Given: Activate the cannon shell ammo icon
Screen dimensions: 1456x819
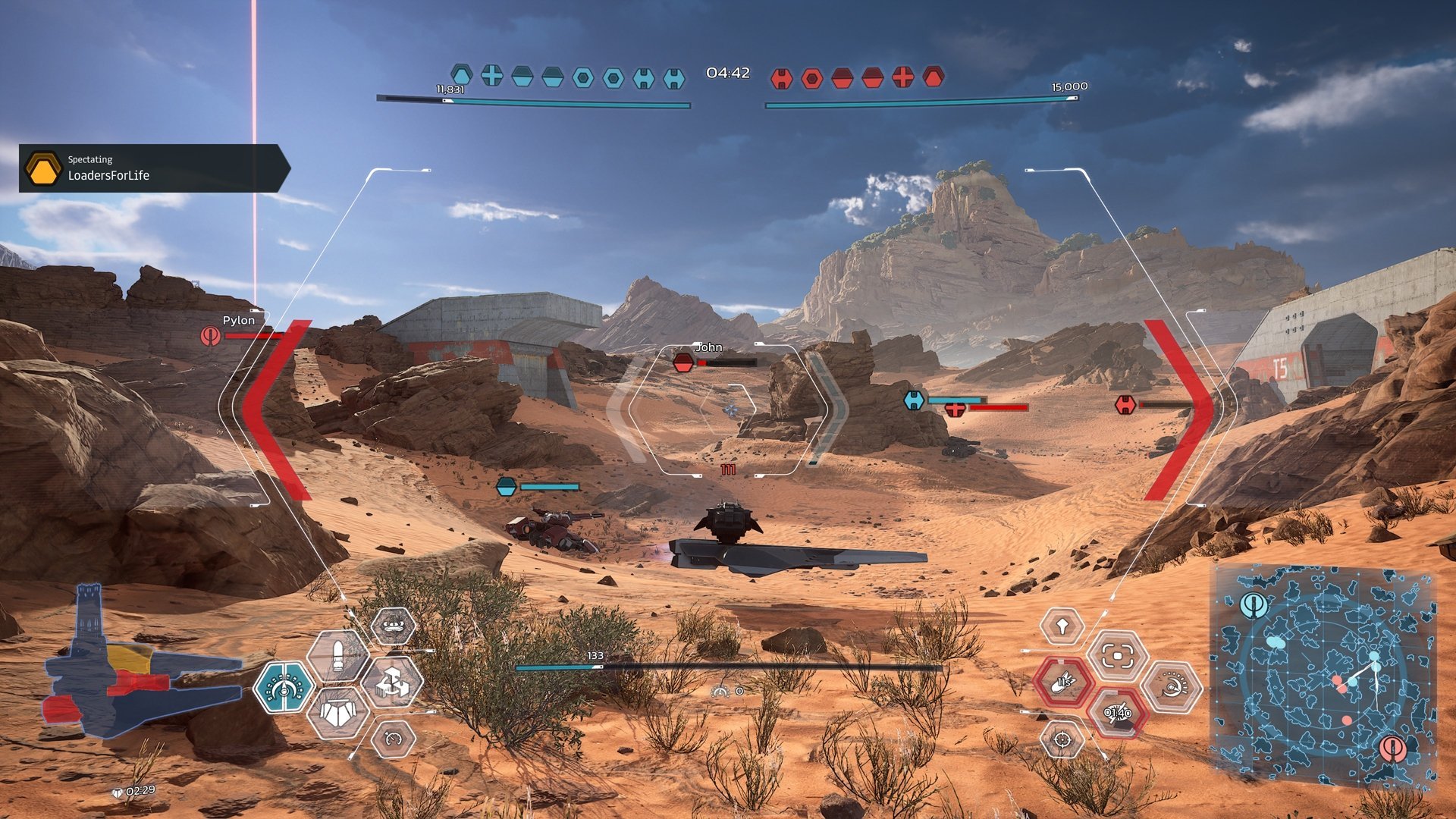Looking at the screenshot, I should tap(337, 656).
